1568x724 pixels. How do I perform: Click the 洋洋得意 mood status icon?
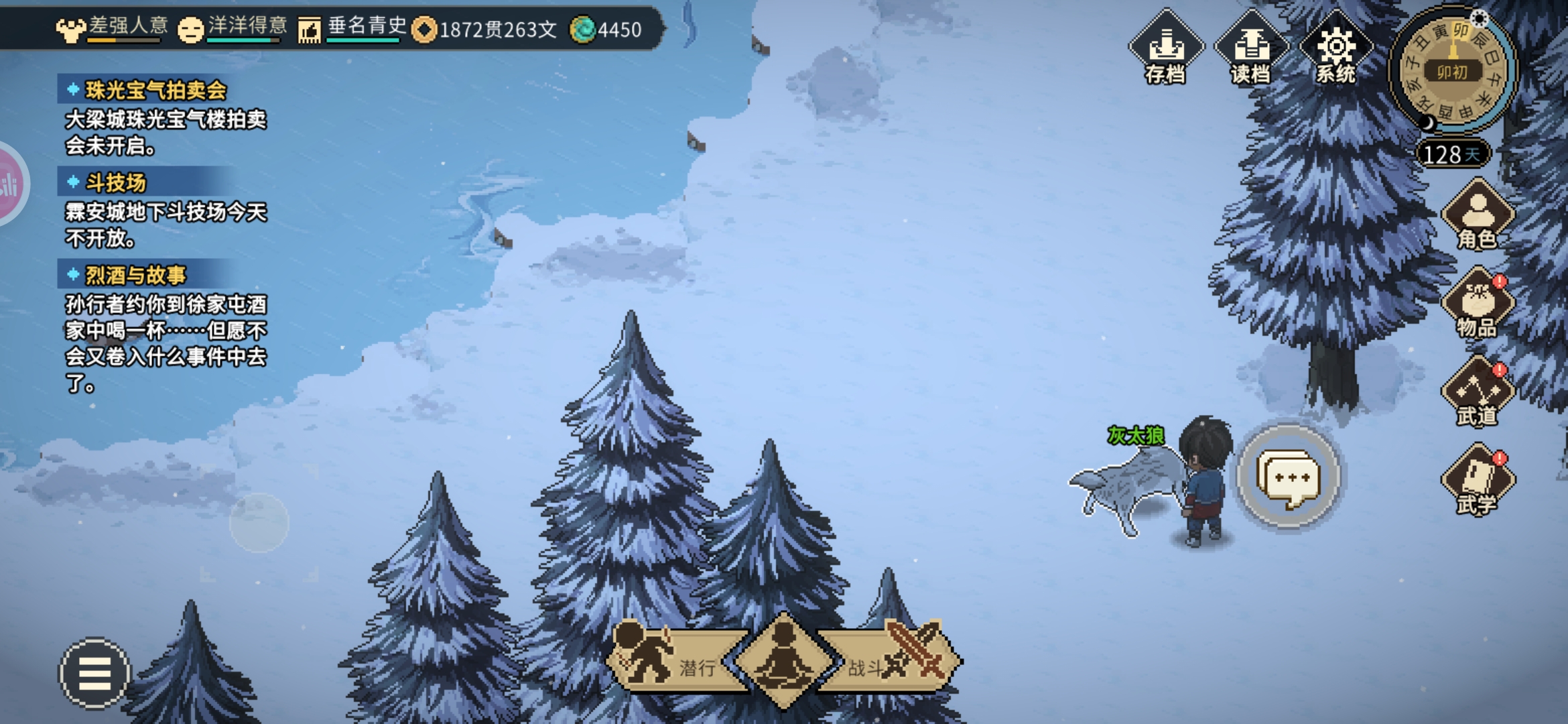[x=191, y=29]
